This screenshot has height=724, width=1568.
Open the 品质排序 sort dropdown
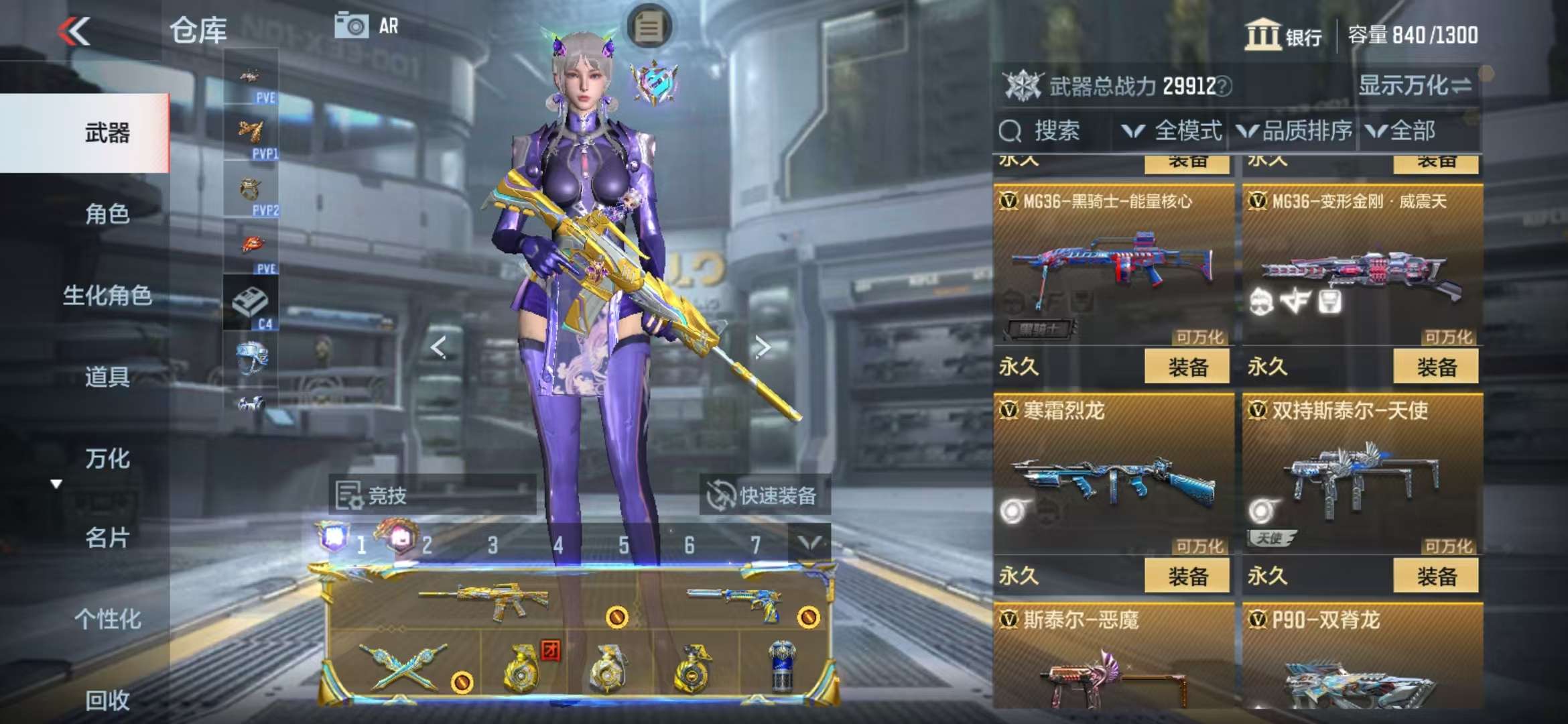click(x=1295, y=131)
